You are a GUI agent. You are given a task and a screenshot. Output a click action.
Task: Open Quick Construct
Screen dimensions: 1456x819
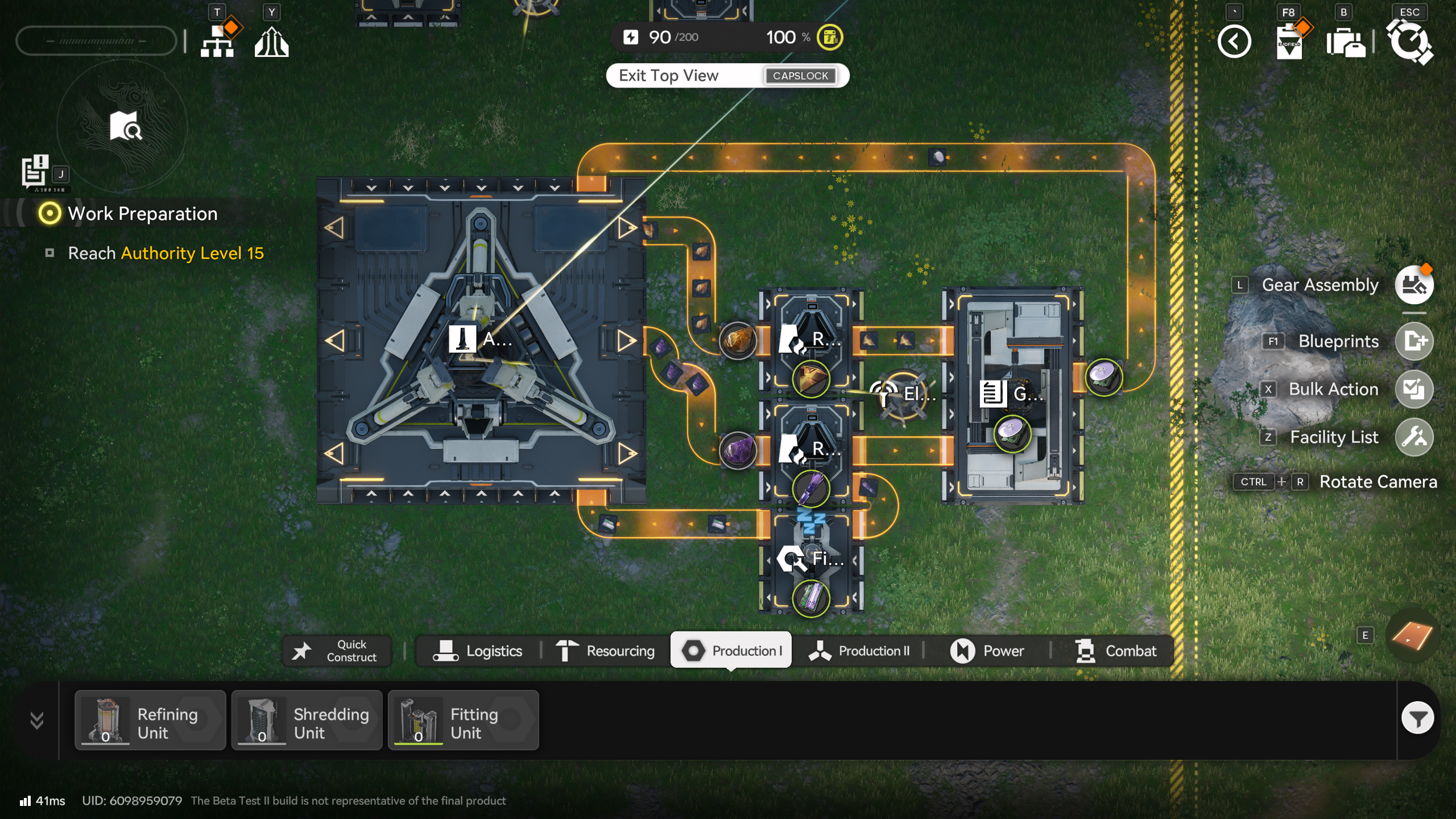coord(337,651)
